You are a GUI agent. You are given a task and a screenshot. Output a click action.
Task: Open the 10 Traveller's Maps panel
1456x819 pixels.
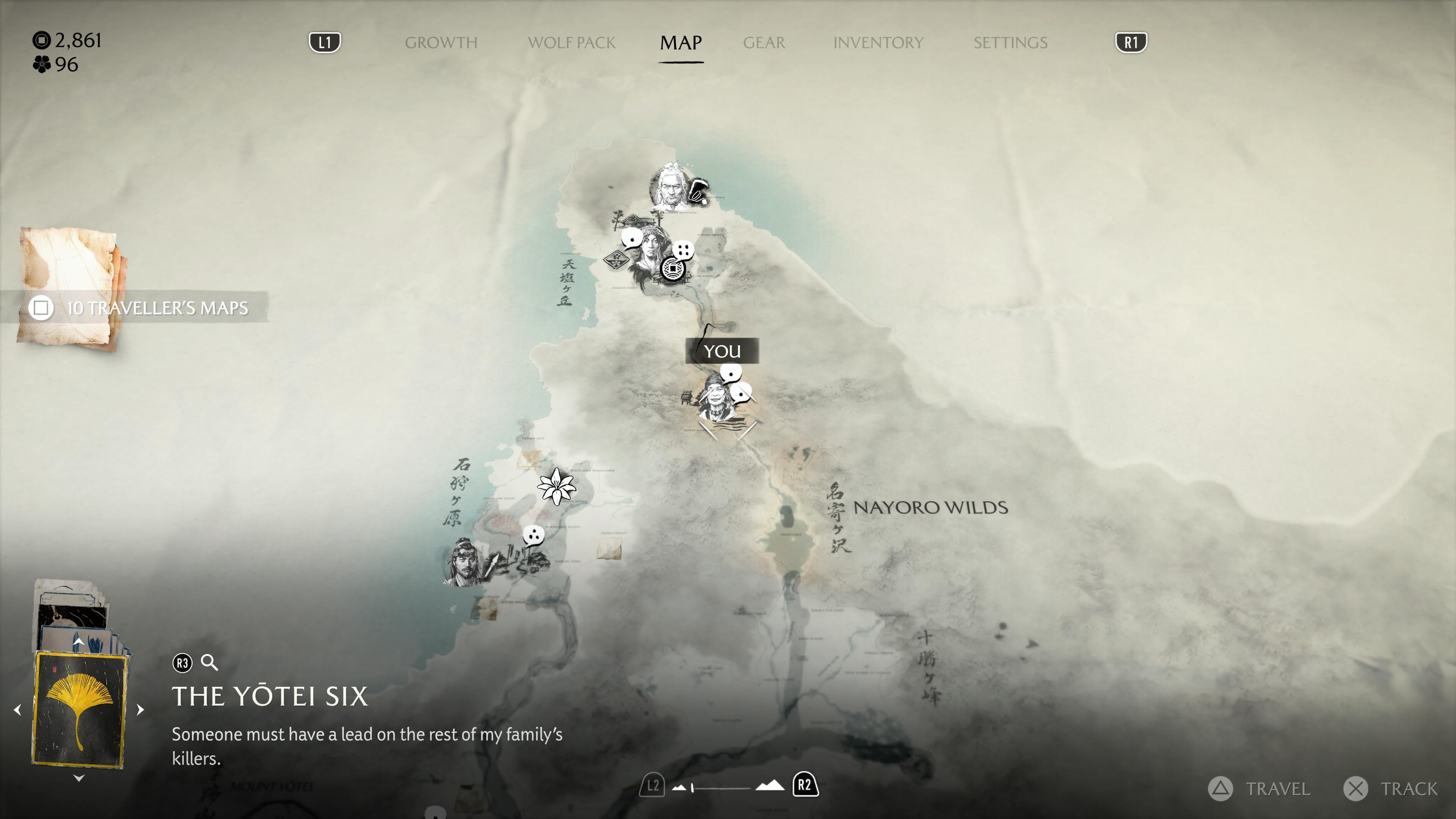point(138,308)
